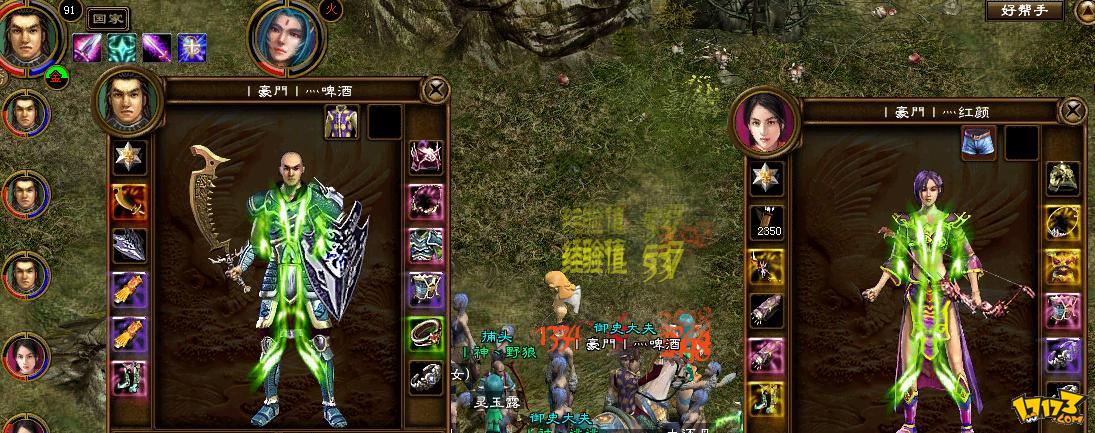Viewport: 1095px width, 433px height.
Task: Select the silver ring slot on 啤酒
Action: click(x=426, y=377)
